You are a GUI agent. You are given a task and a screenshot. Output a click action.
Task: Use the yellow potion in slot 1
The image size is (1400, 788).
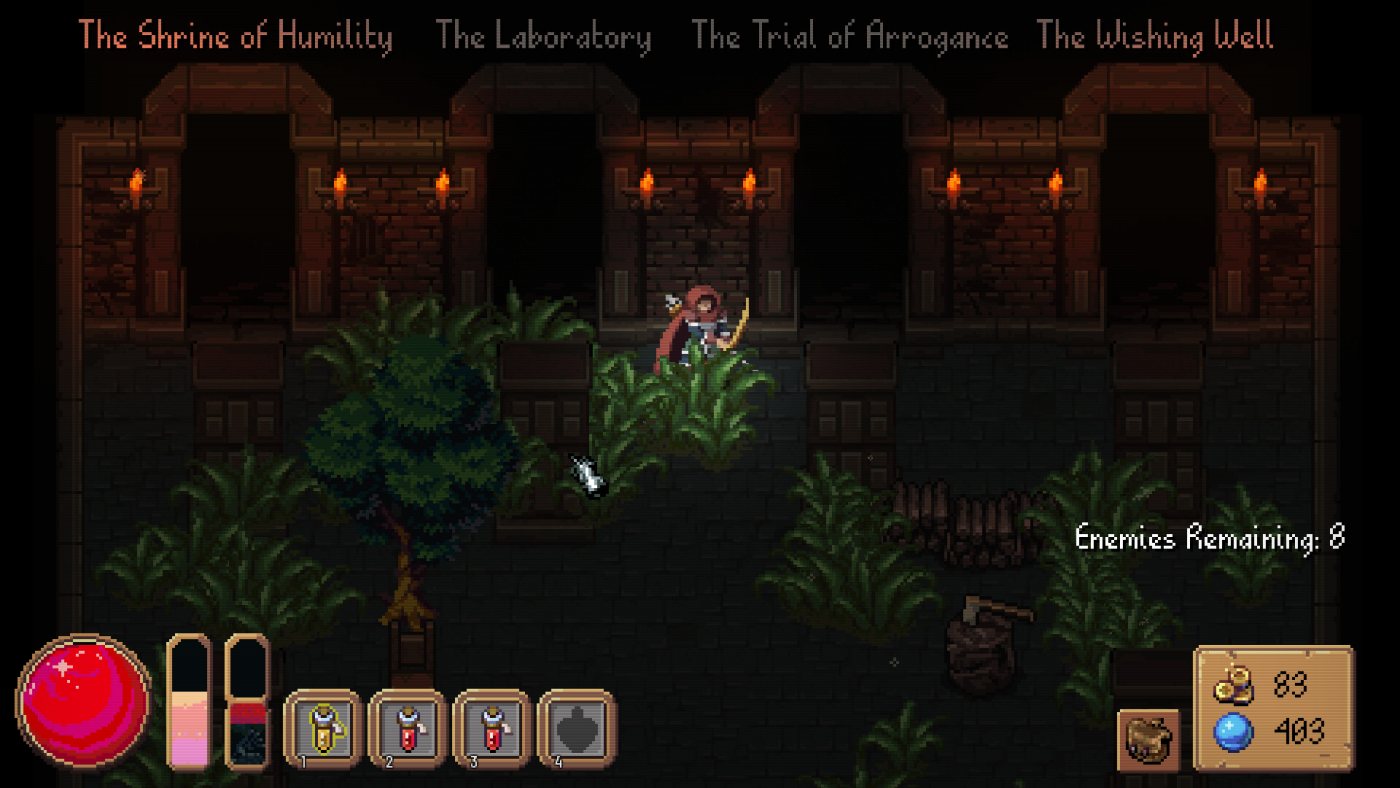tap(322, 728)
